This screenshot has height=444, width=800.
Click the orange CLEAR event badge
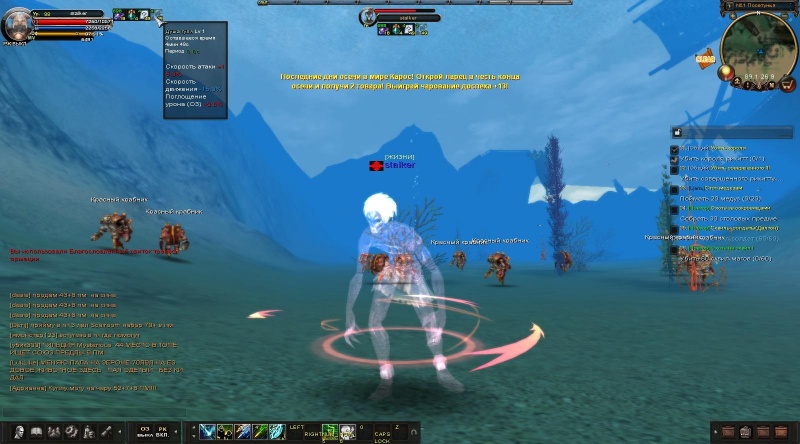coord(703,60)
